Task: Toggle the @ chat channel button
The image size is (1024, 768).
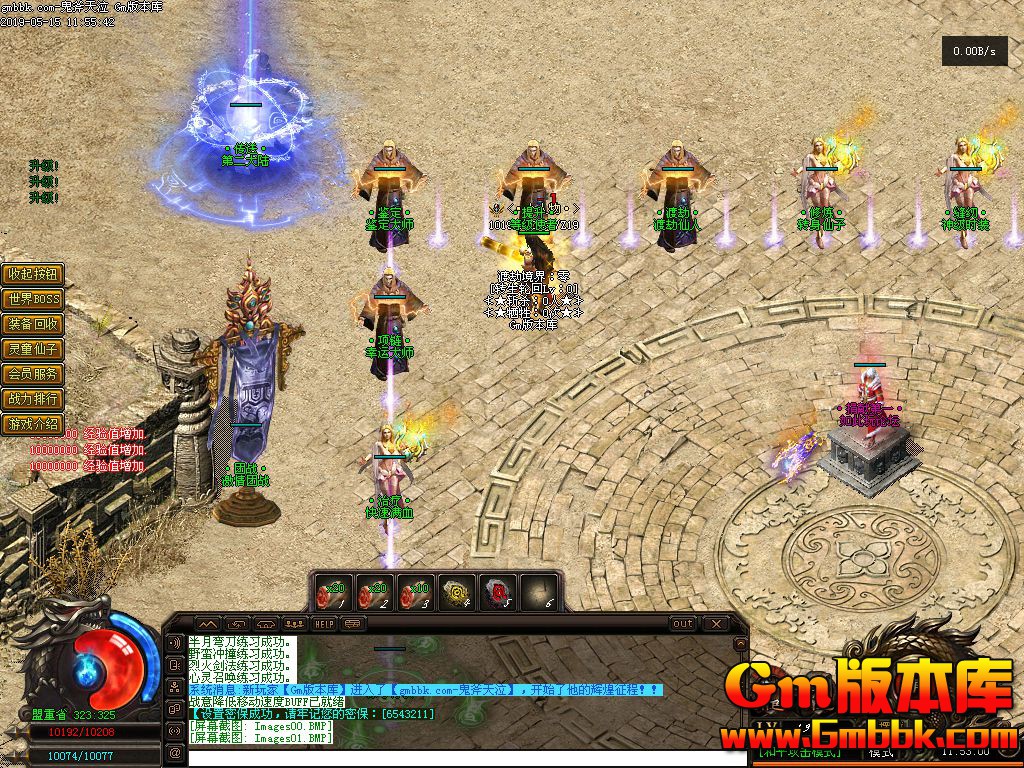Action: (175, 753)
